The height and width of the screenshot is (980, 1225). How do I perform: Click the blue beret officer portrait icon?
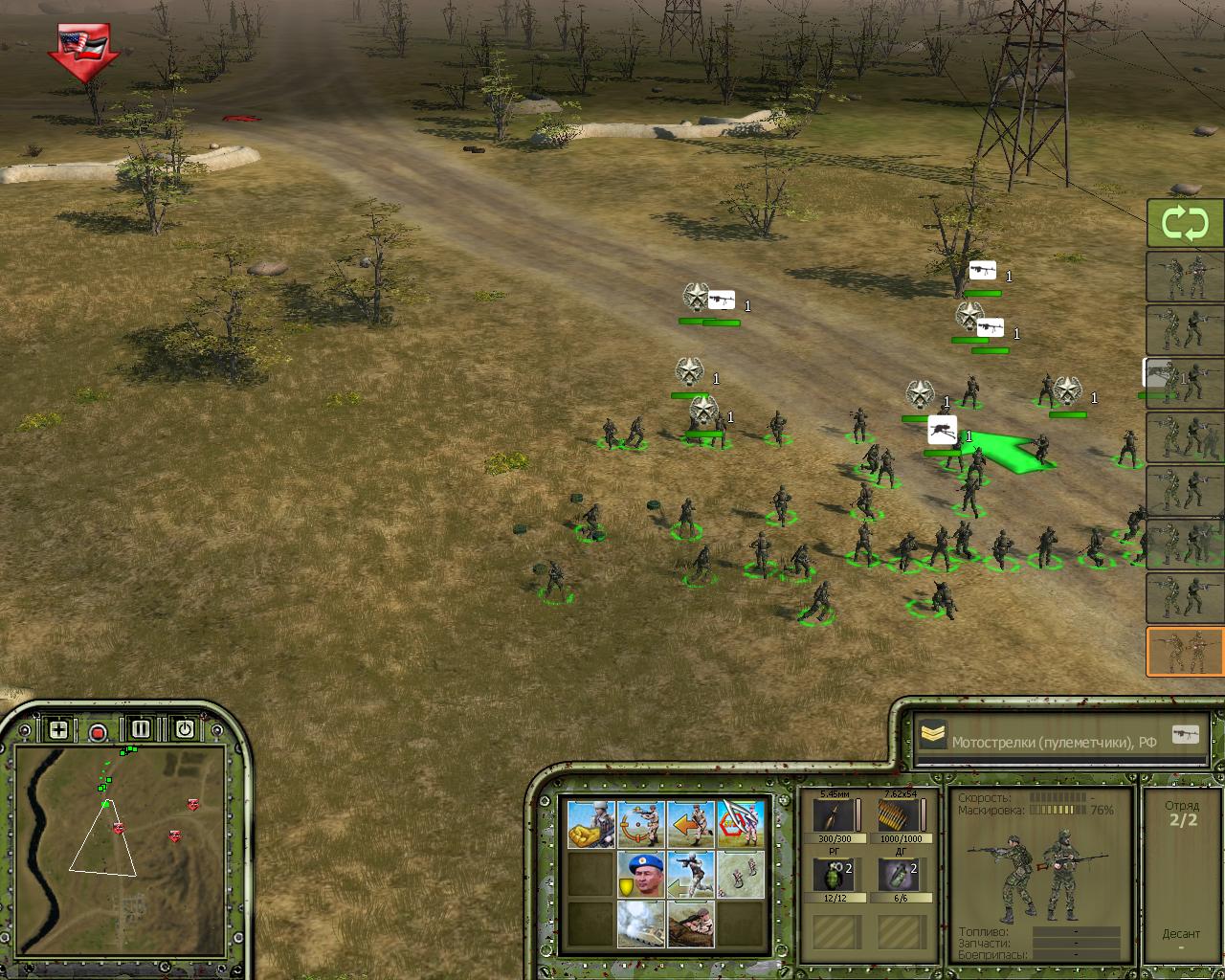pyautogui.click(x=641, y=875)
